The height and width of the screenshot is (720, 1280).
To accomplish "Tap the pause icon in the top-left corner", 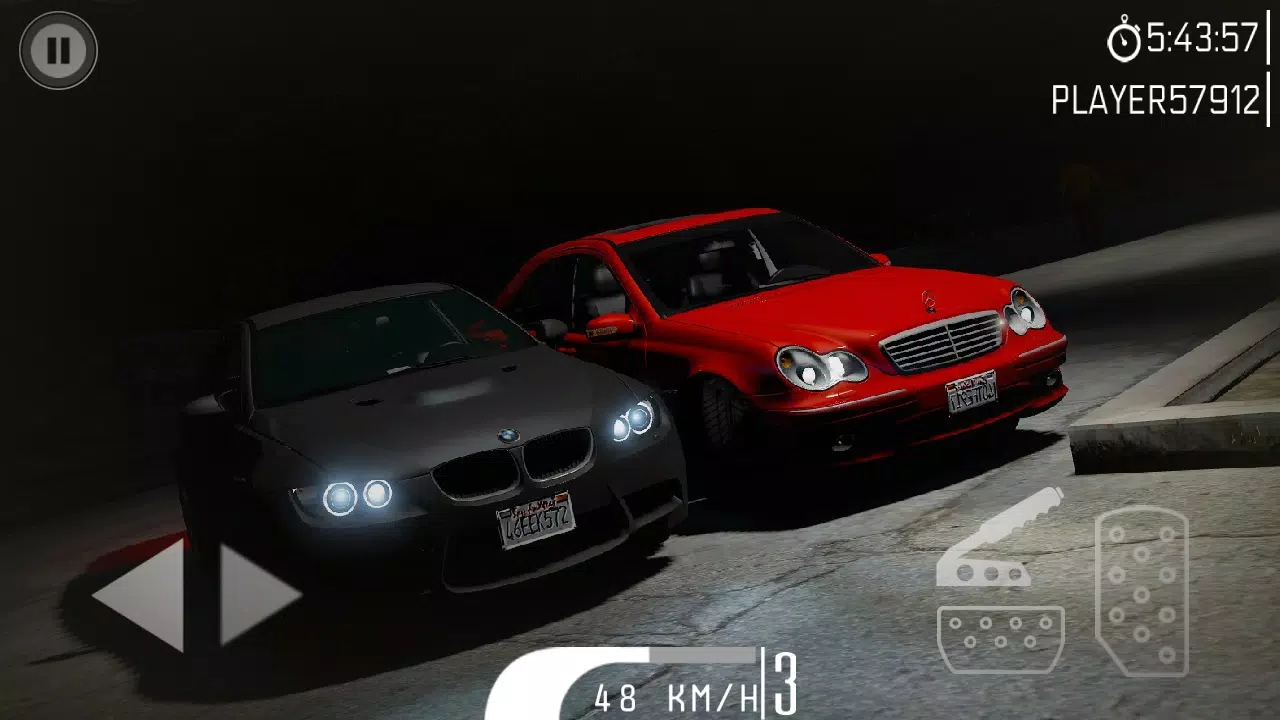I will [x=57, y=49].
